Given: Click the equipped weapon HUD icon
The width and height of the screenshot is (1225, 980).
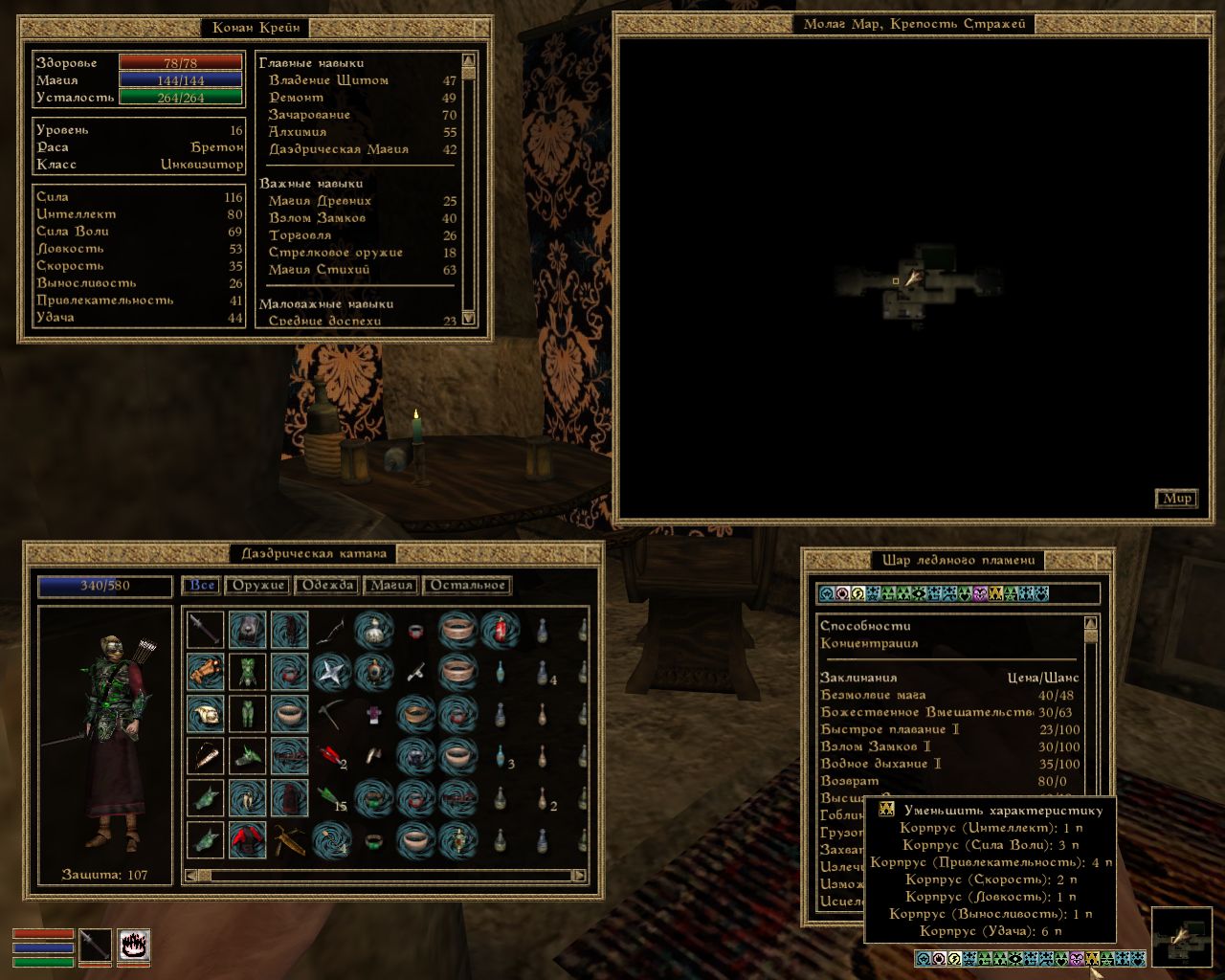Looking at the screenshot, I should [95, 946].
